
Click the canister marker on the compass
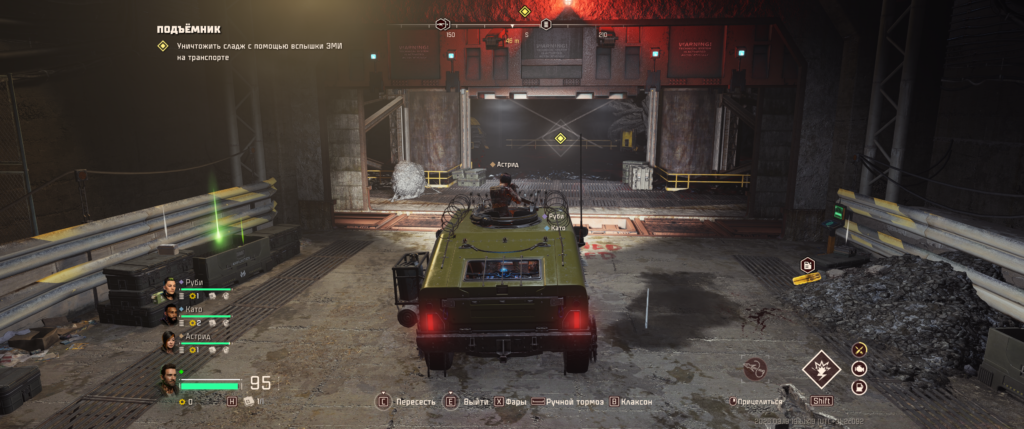click(546, 24)
